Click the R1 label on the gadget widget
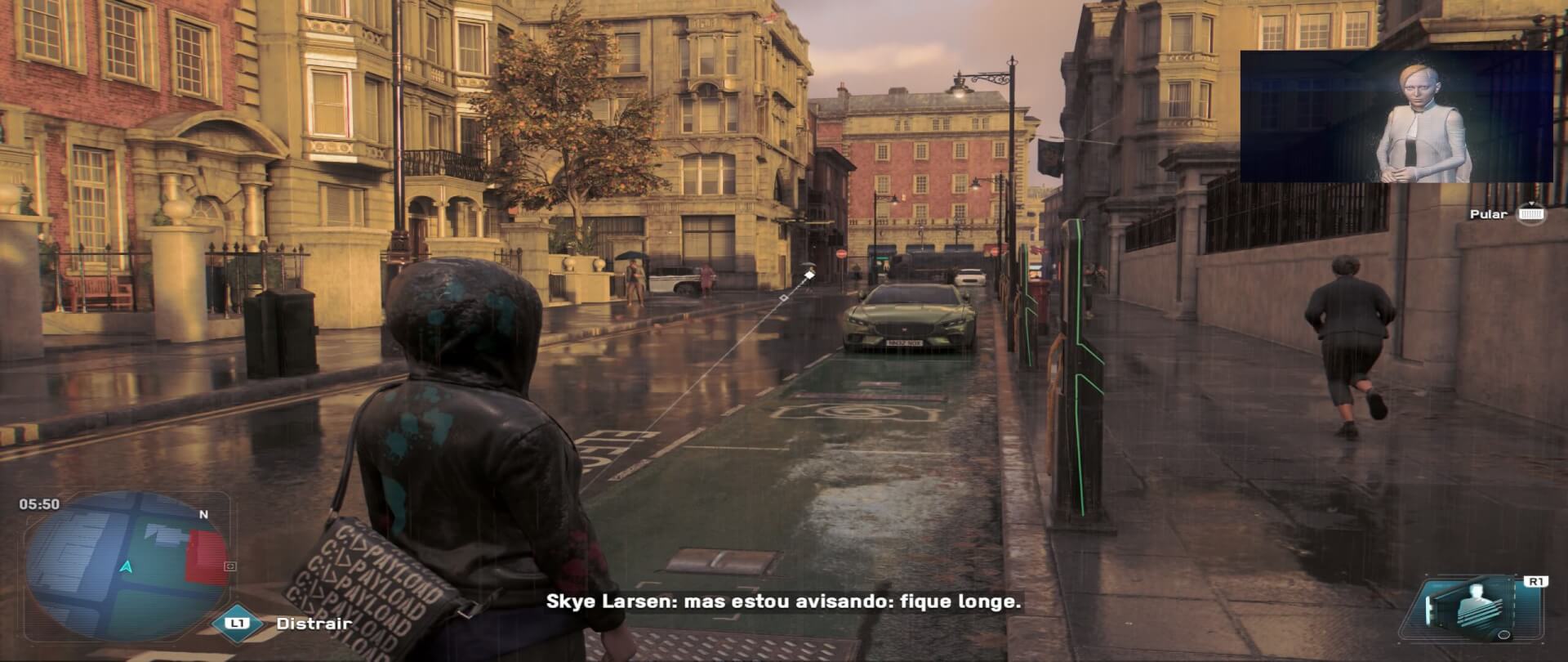This screenshot has height=662, width=1568. coord(1536,582)
